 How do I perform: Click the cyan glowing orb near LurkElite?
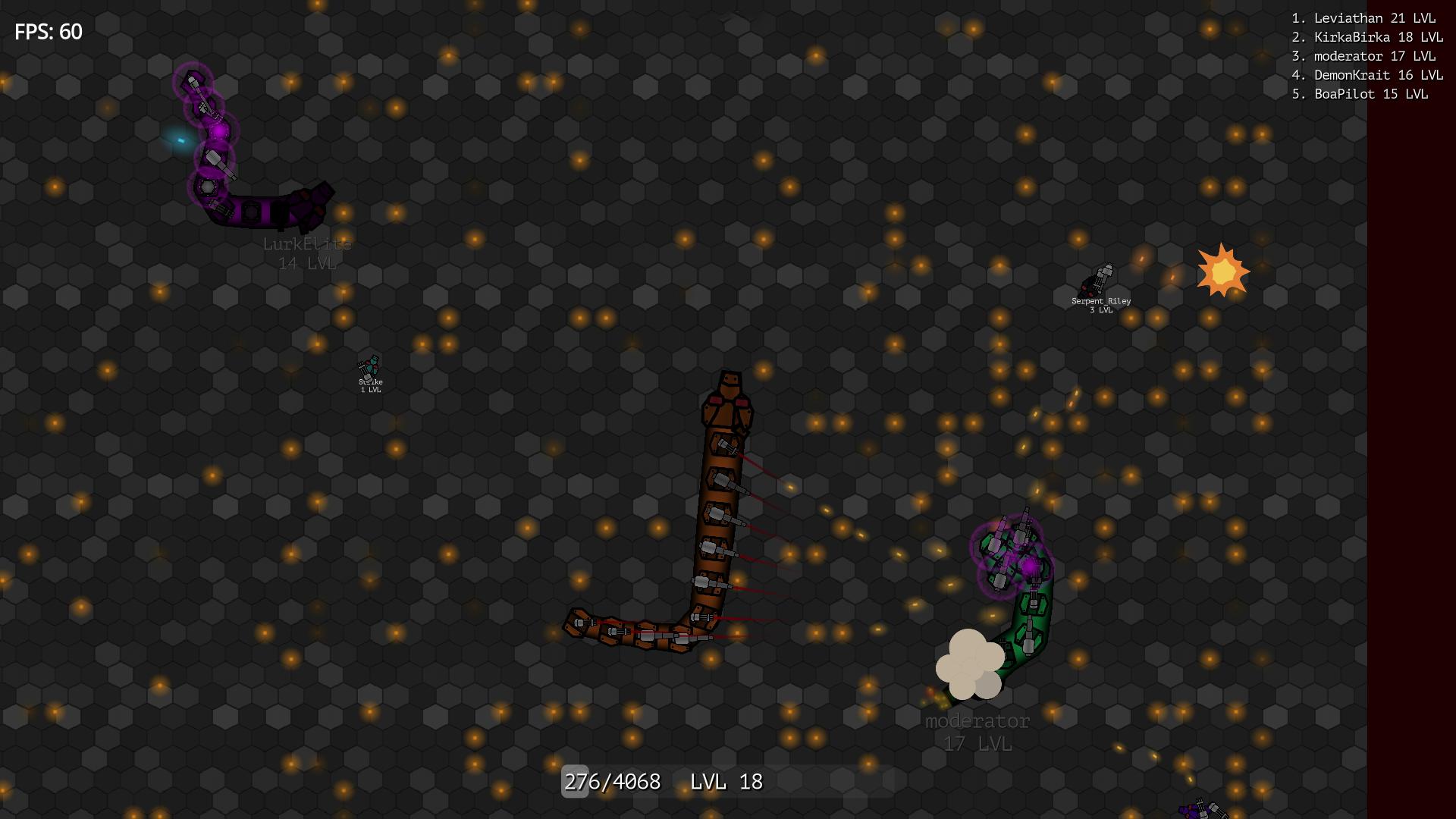pyautogui.click(x=180, y=139)
